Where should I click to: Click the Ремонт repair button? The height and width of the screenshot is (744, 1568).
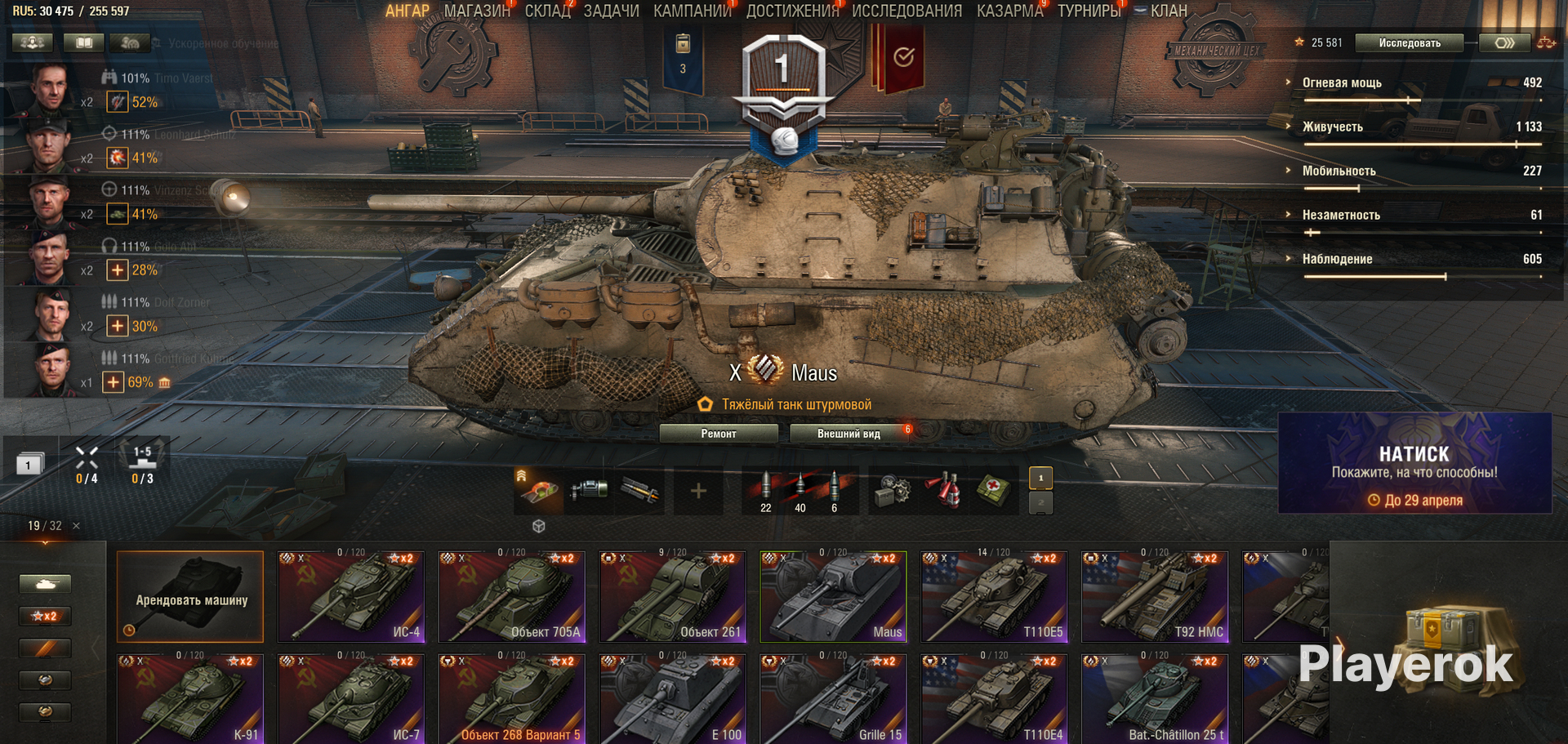click(718, 434)
